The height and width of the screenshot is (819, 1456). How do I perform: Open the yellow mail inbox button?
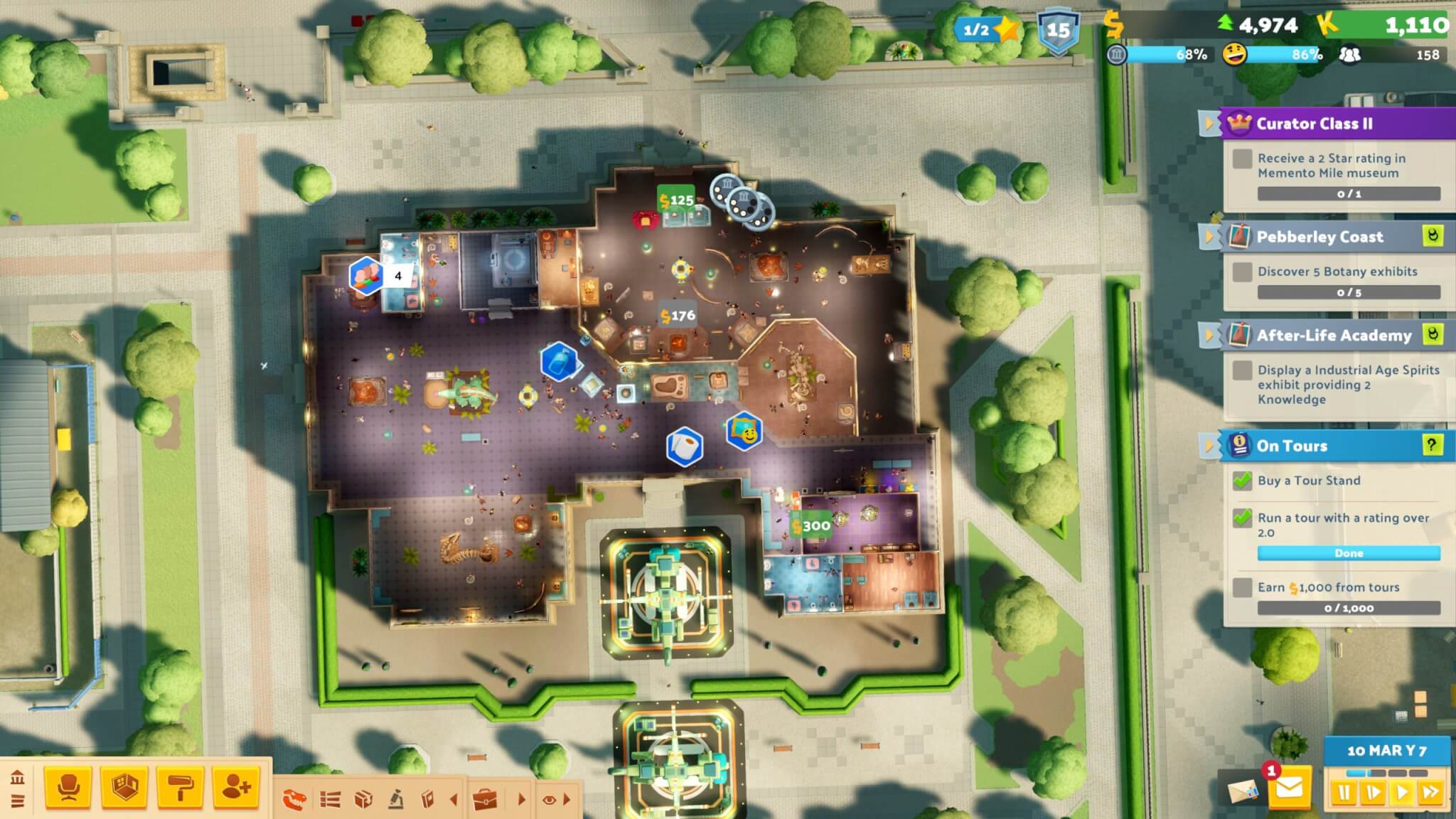(x=1290, y=789)
